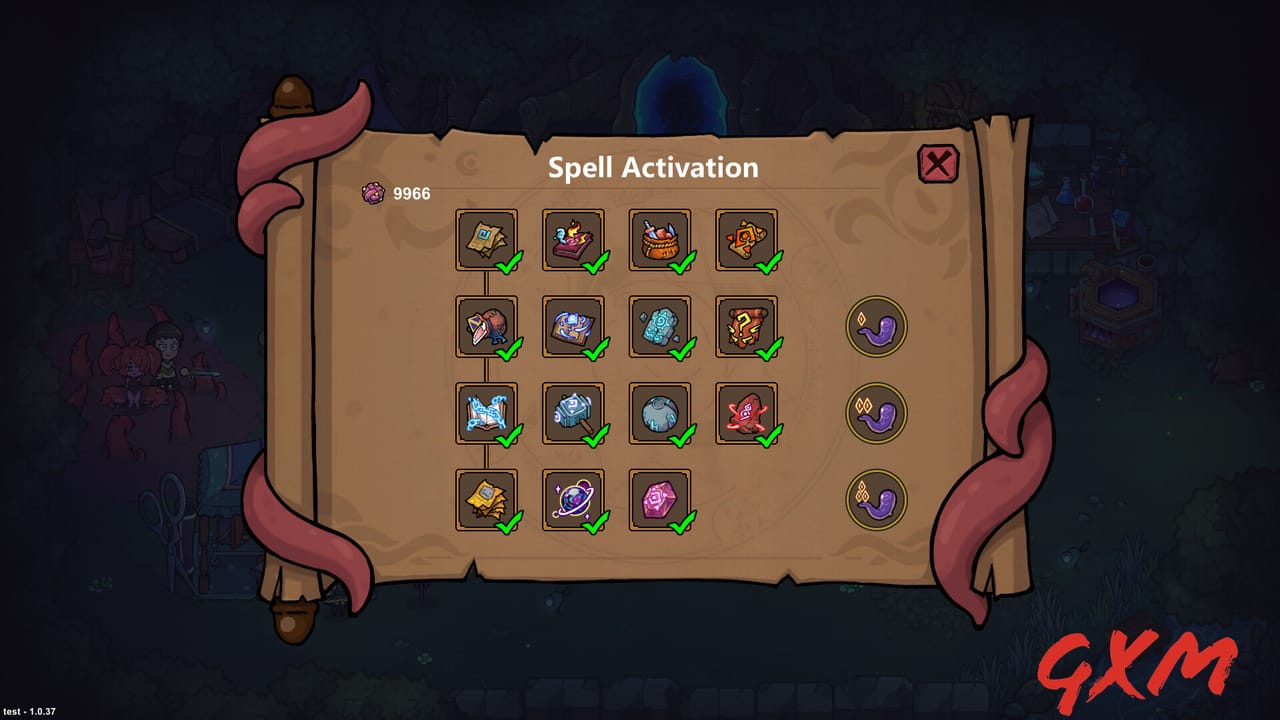Click the top purple worm reward button
The height and width of the screenshot is (720, 1280).
tap(876, 327)
